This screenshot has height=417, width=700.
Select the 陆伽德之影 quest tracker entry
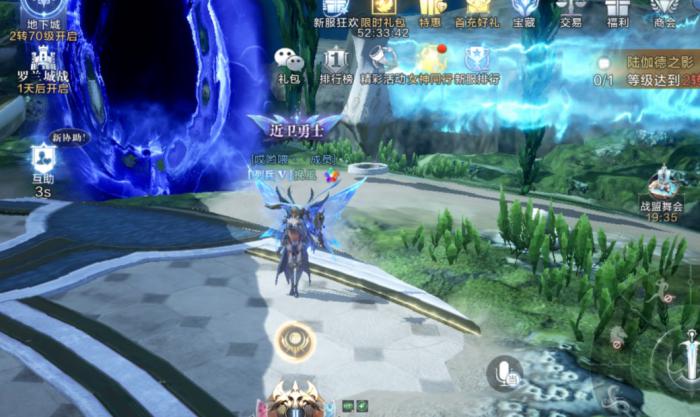click(648, 69)
